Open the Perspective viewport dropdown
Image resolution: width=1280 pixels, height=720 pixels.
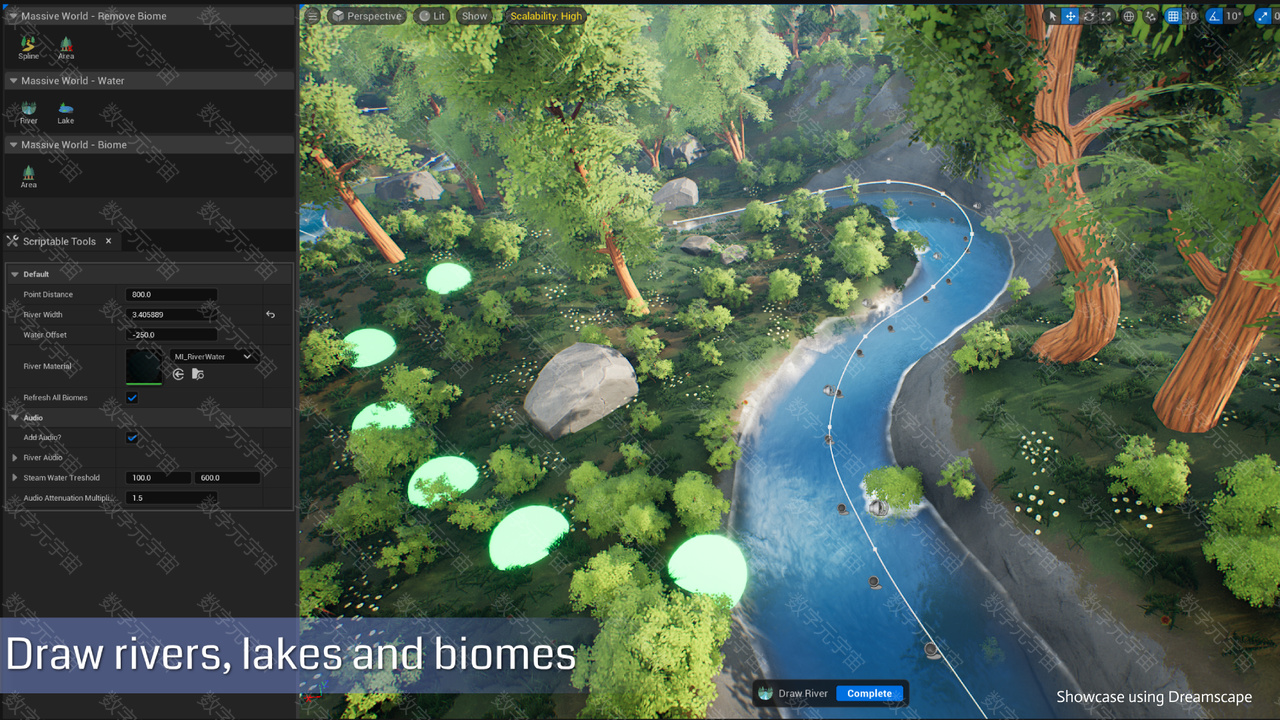pyautogui.click(x=367, y=16)
